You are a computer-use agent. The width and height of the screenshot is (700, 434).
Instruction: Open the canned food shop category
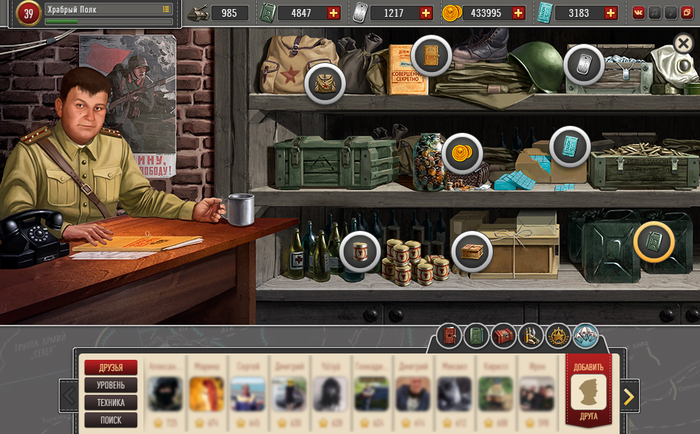359,251
